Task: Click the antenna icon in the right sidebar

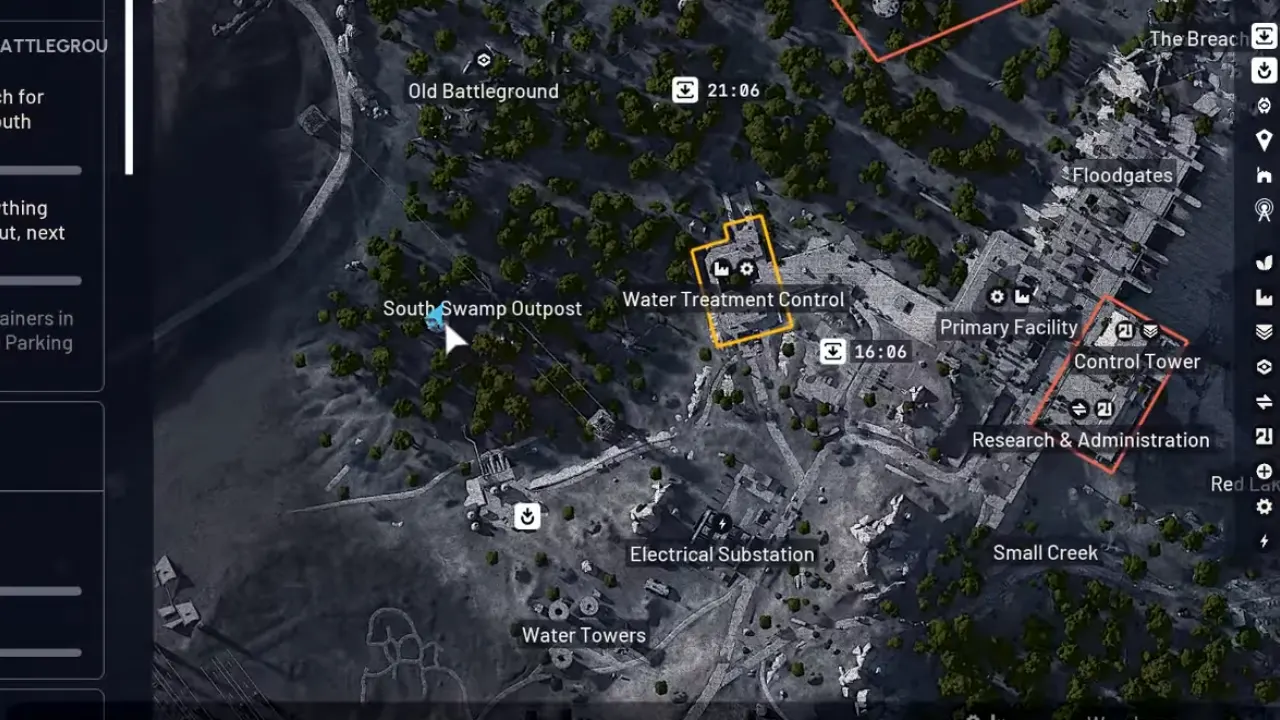Action: point(1263,211)
